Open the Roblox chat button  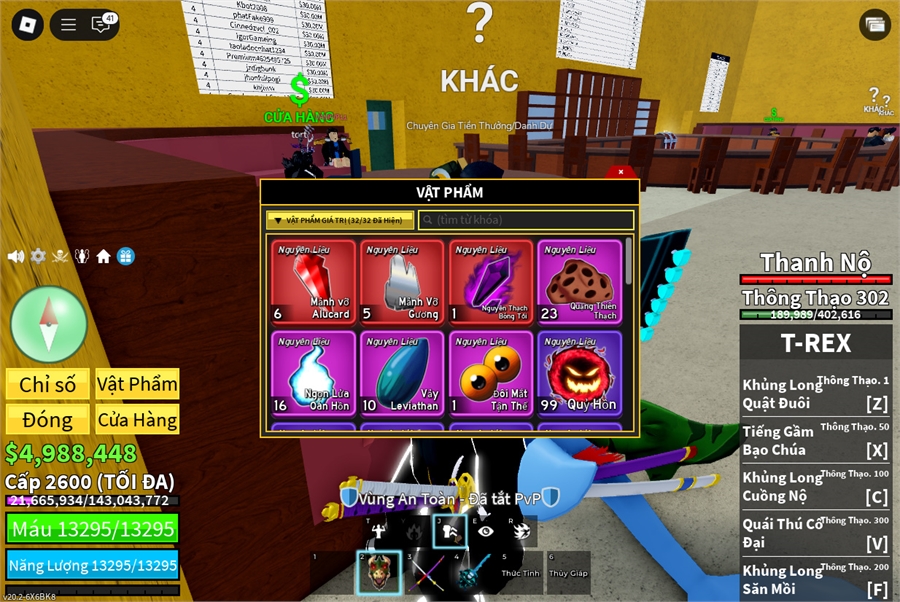click(x=100, y=25)
